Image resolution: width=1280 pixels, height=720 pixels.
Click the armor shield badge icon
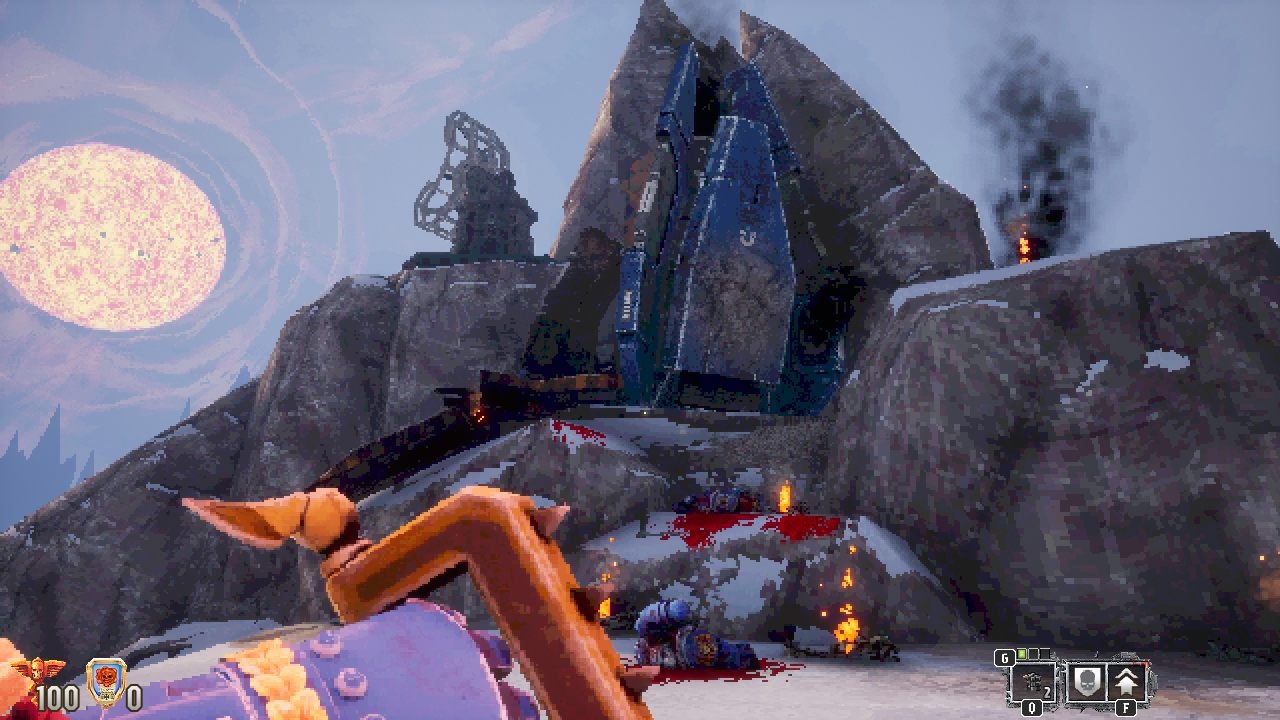104,680
